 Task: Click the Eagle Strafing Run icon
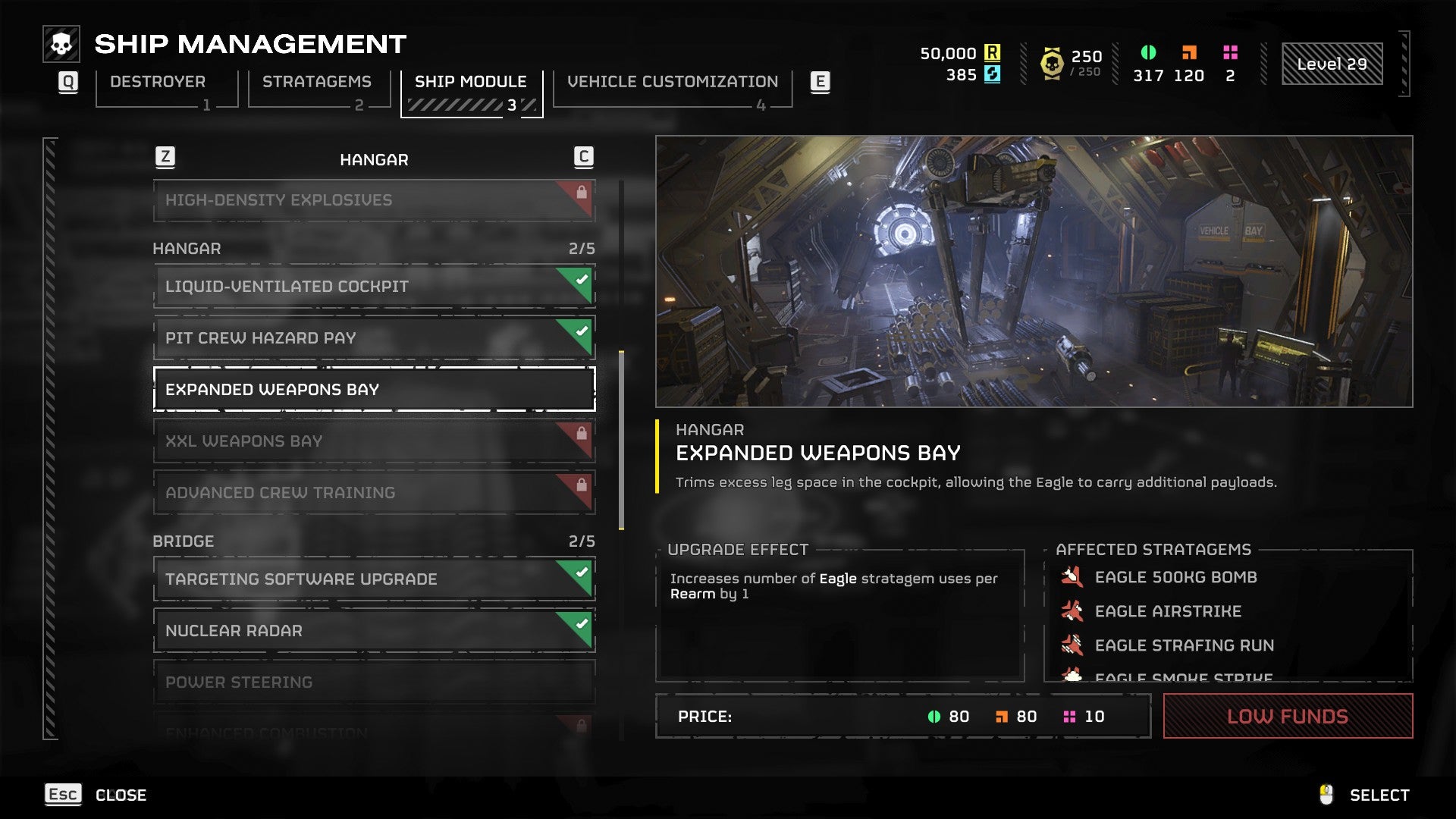pos(1074,645)
